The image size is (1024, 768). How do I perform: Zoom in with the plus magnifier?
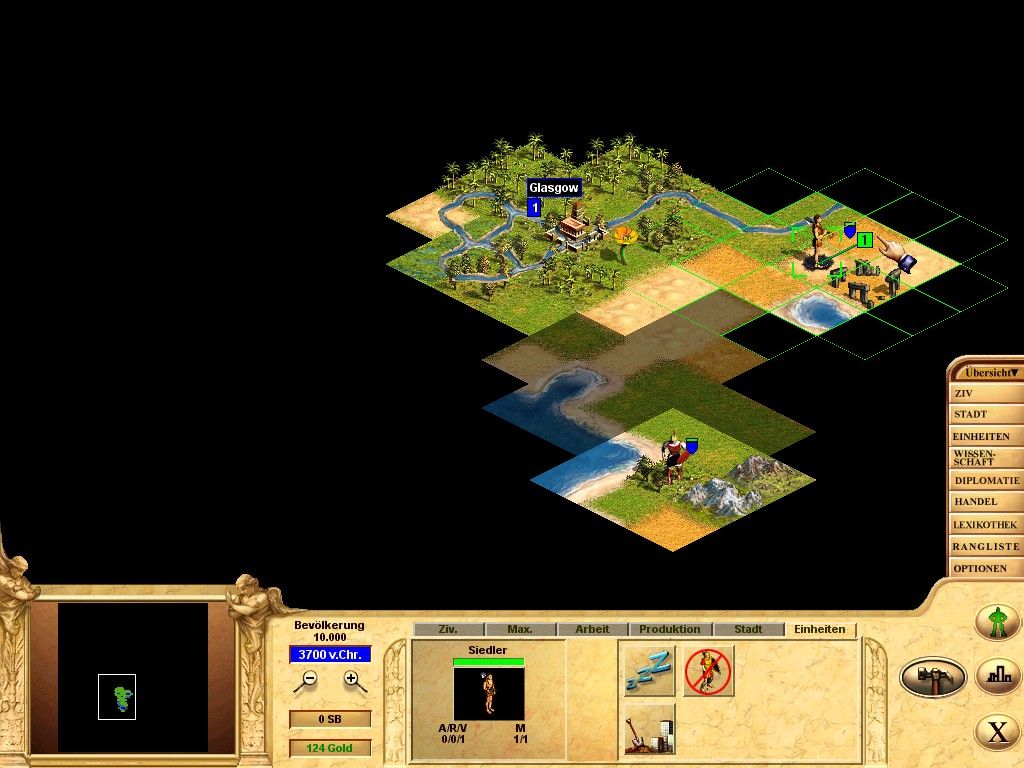coord(353,680)
